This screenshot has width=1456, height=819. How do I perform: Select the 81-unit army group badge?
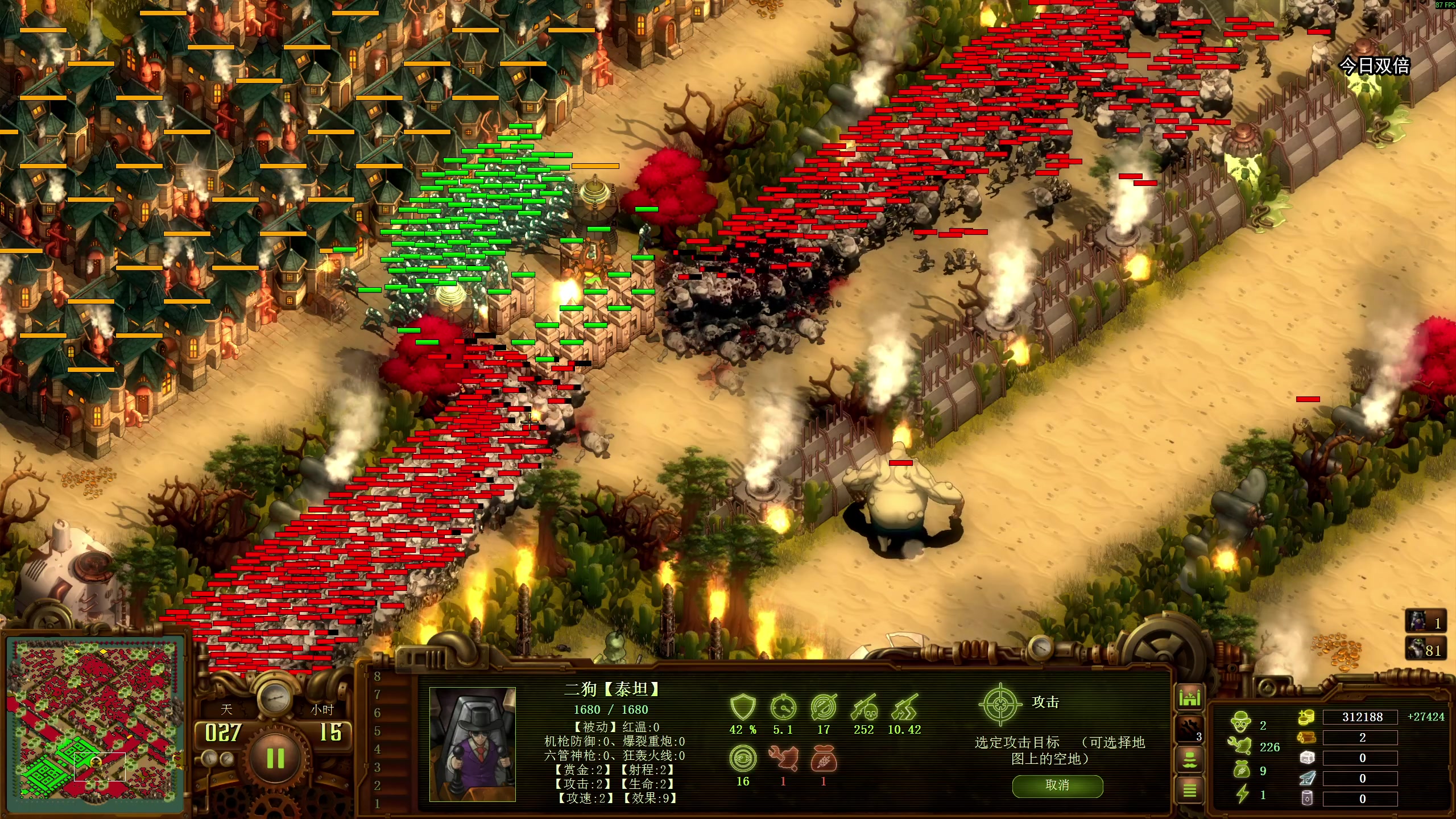click(x=1425, y=649)
